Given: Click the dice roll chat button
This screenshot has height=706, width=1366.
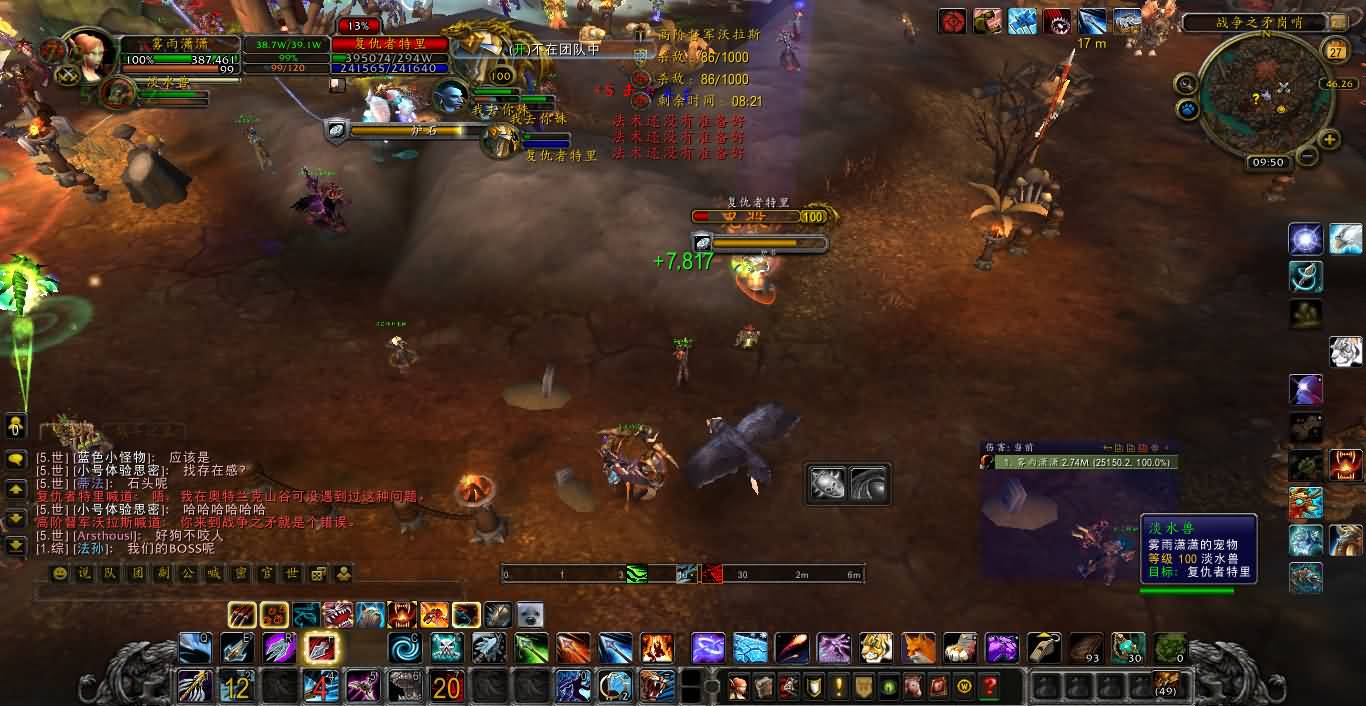Looking at the screenshot, I should 317,574.
